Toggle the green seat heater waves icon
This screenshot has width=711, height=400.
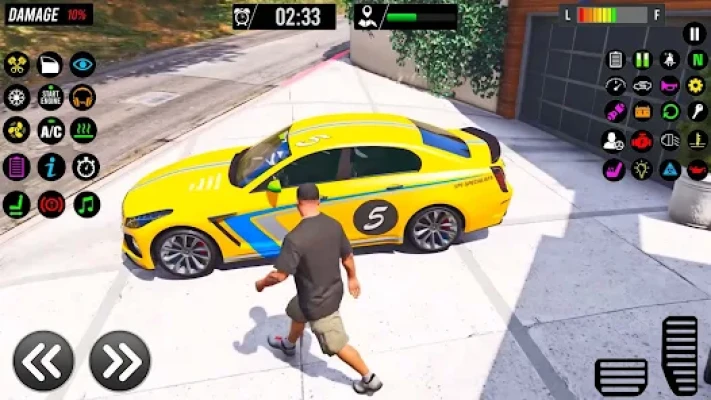pyautogui.click(x=84, y=131)
